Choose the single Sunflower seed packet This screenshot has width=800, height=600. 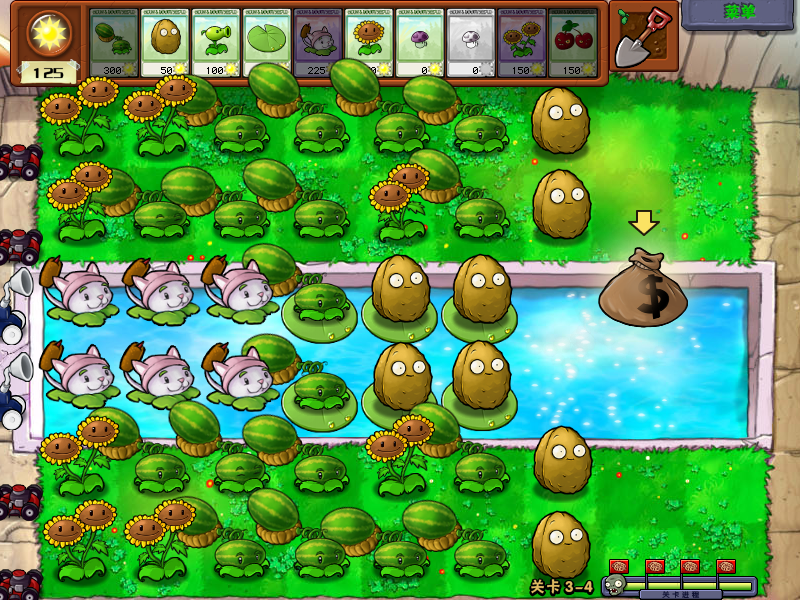point(369,43)
